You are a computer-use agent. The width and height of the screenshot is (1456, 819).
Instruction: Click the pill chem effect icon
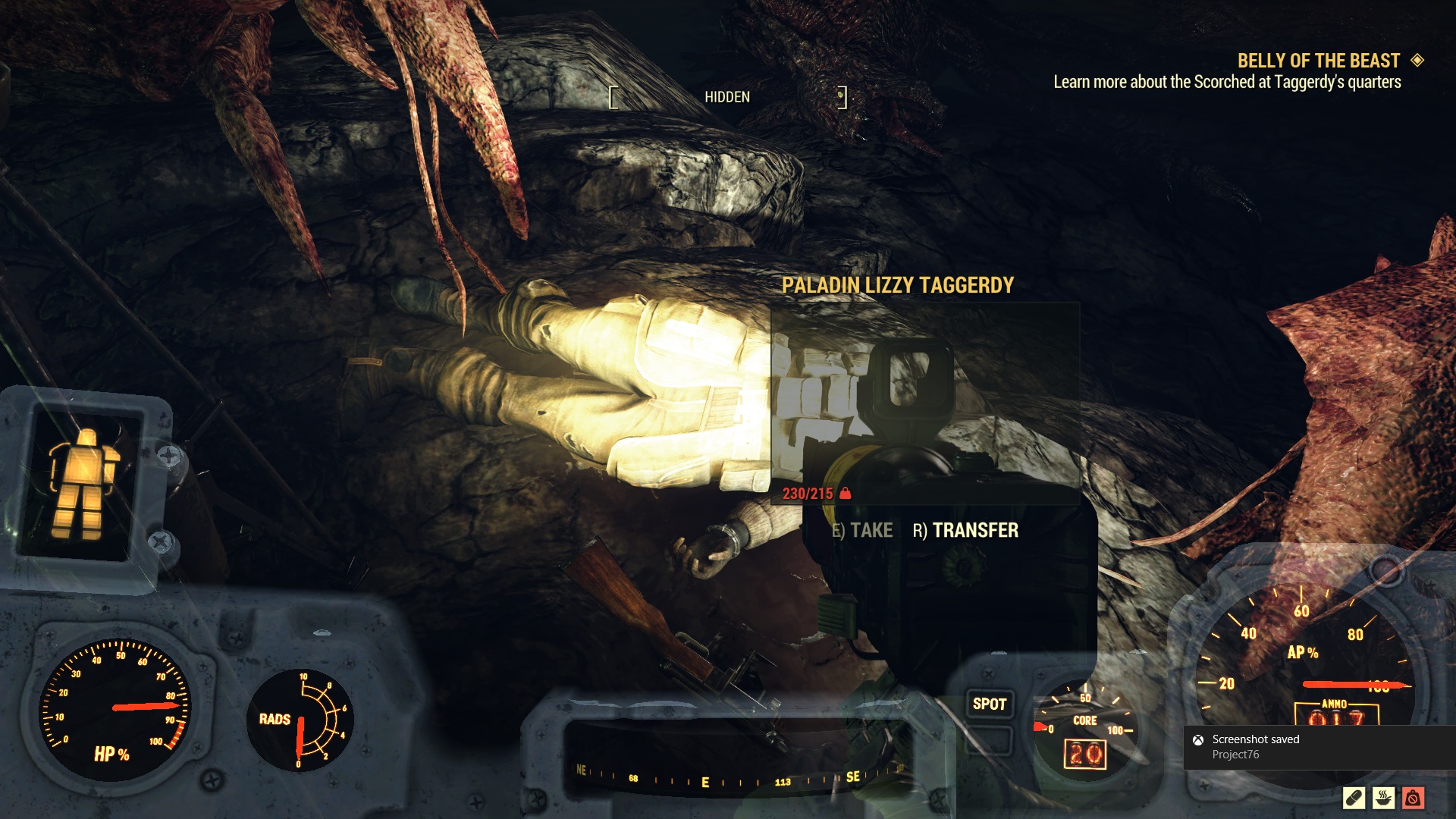pyautogui.click(x=1354, y=798)
